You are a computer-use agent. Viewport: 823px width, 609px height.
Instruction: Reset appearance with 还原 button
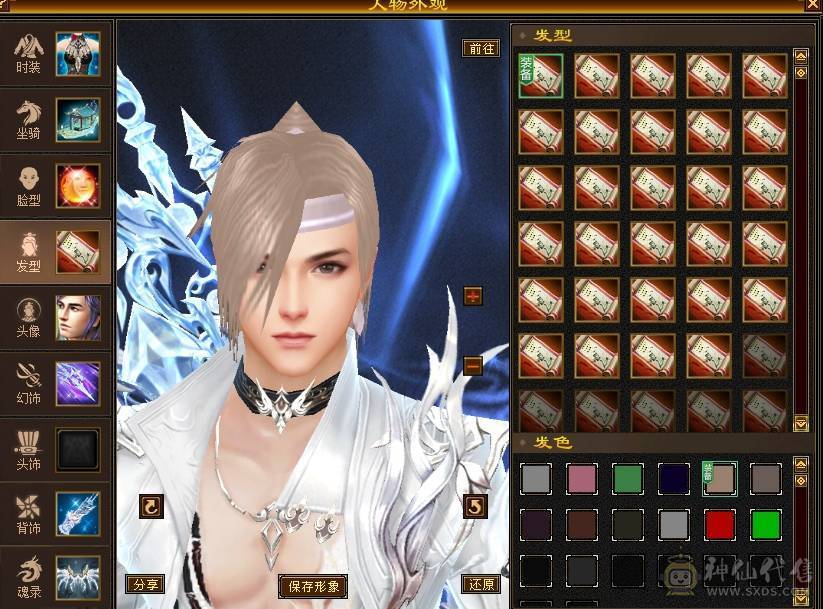(481, 584)
